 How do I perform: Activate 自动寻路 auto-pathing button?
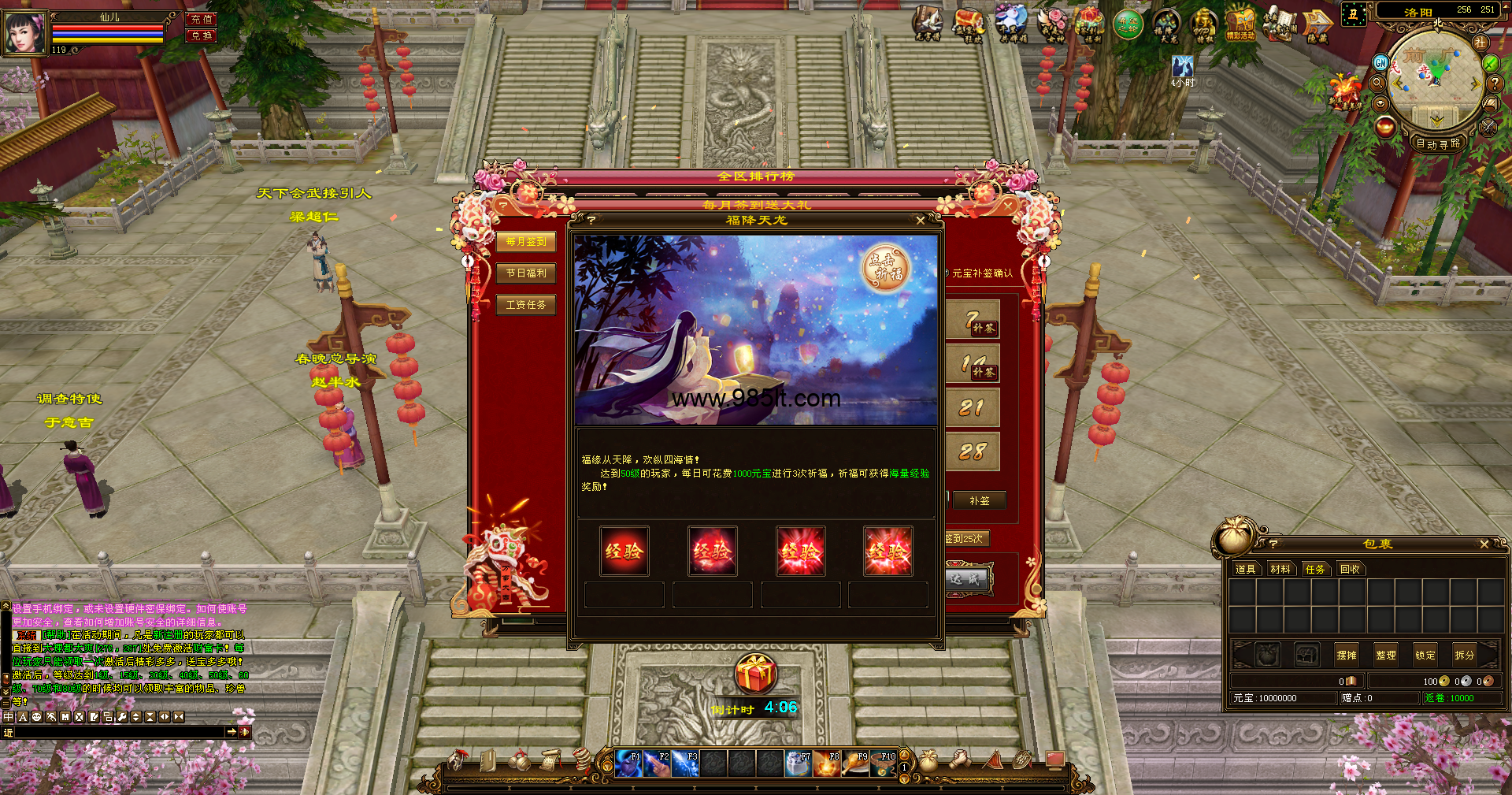coord(1438,143)
